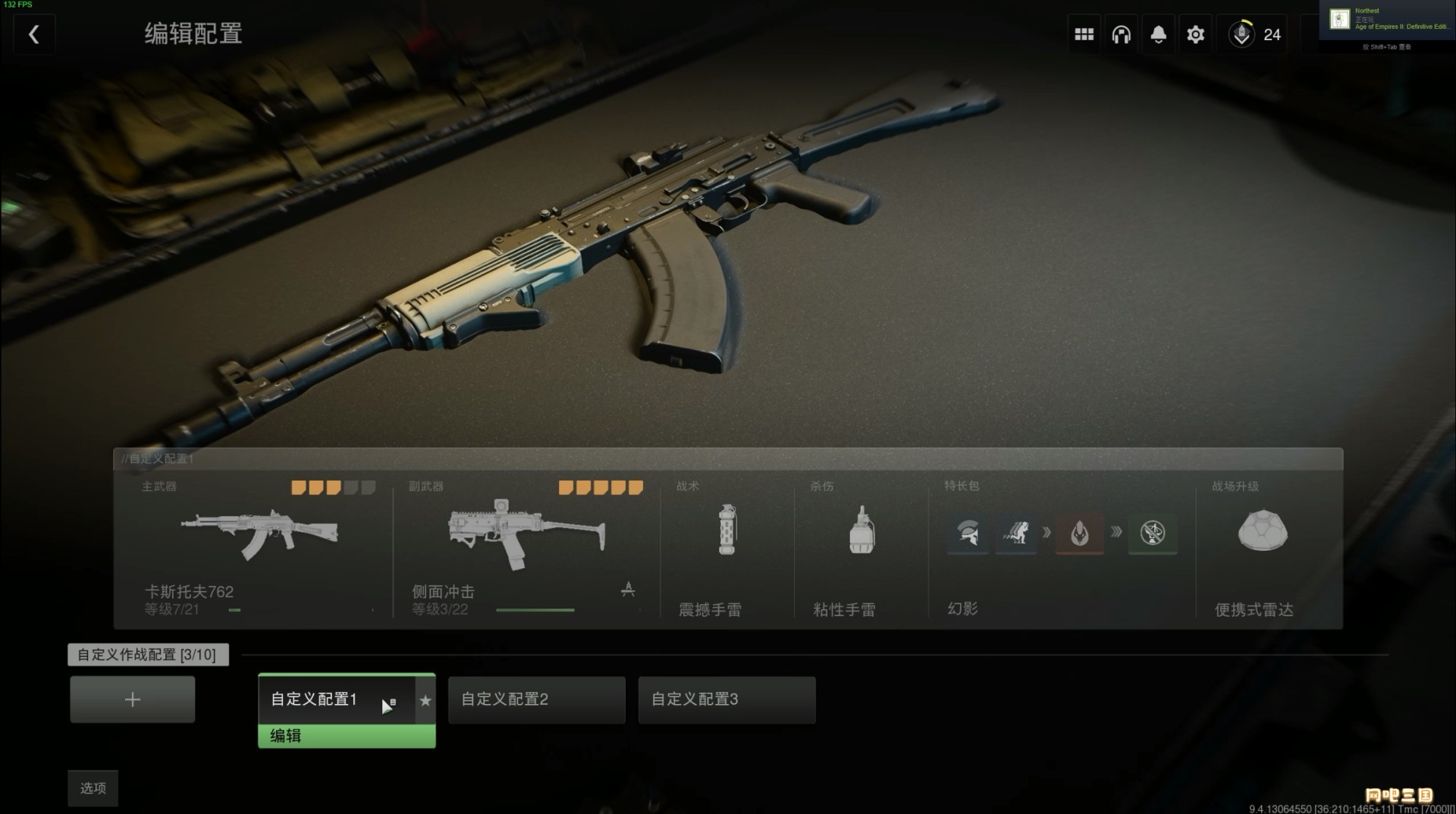Open the 选项 options button
This screenshot has height=814, width=1456.
pos(93,788)
